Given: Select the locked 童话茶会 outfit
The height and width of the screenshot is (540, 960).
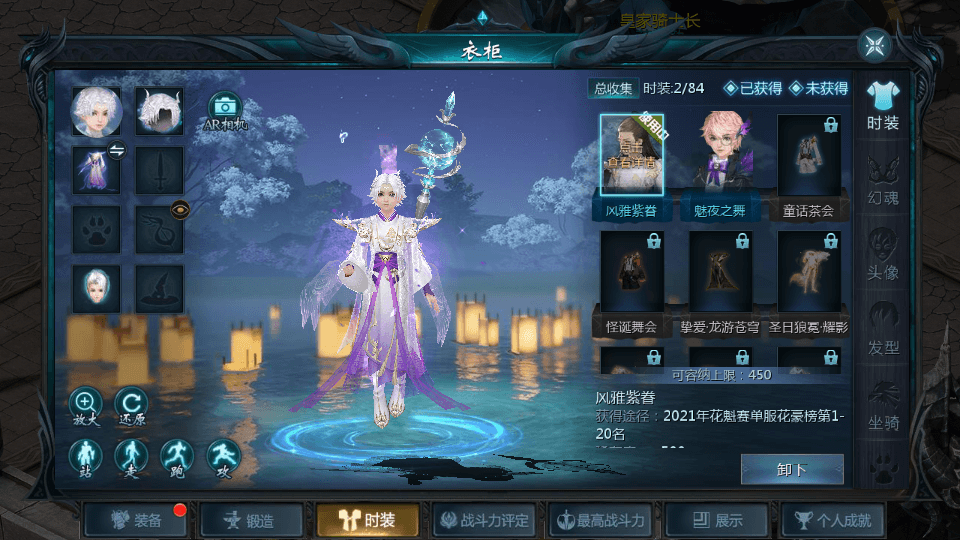Looking at the screenshot, I should point(808,165).
